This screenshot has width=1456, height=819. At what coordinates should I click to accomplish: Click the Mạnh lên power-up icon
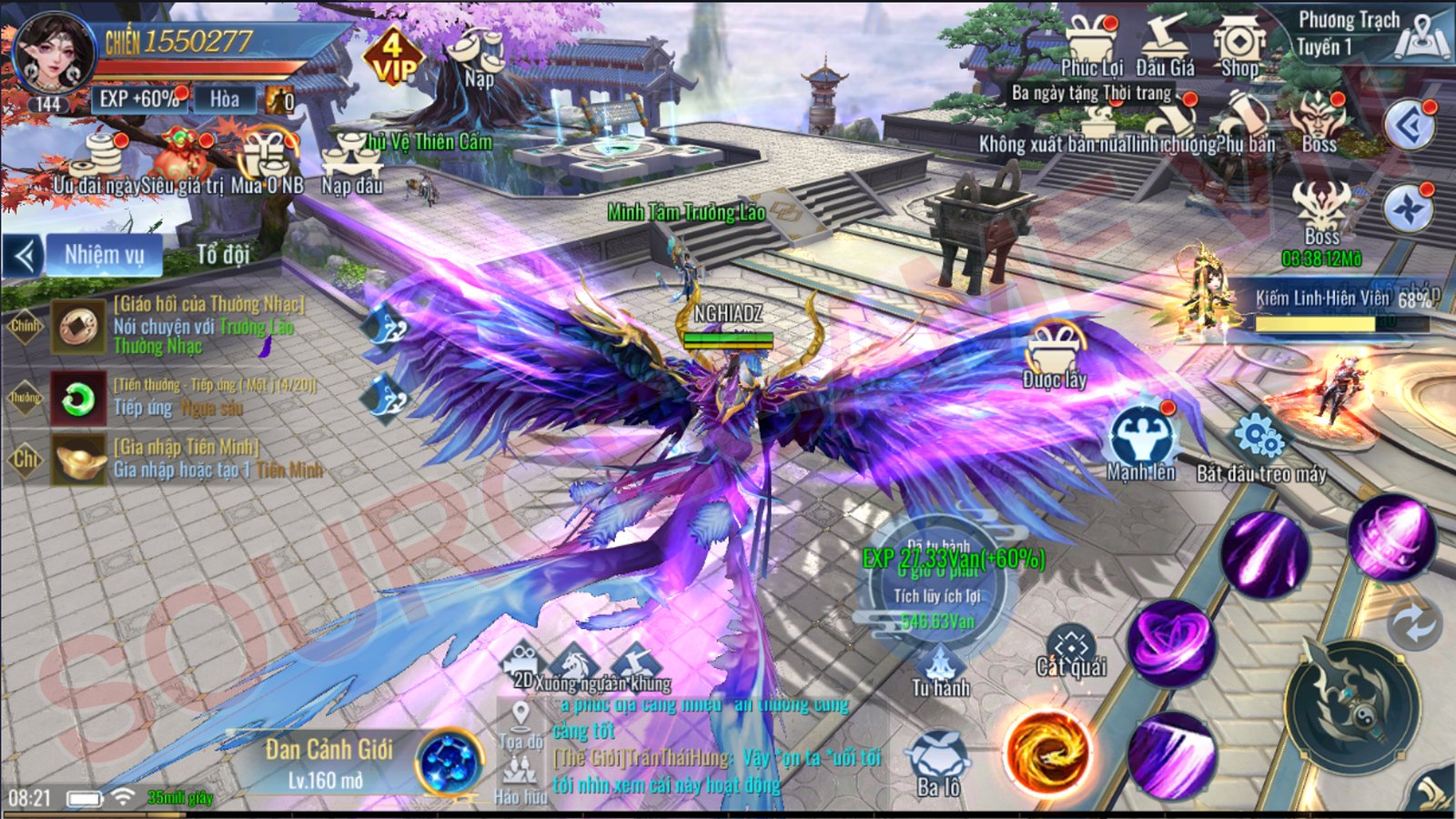1141,441
